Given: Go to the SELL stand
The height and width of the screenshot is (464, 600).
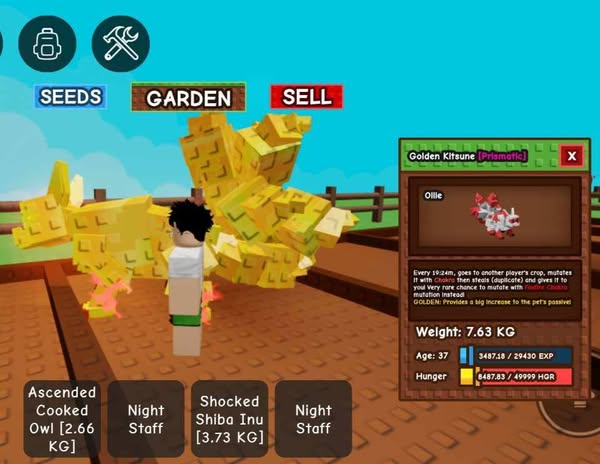Looking at the screenshot, I should (306, 96).
